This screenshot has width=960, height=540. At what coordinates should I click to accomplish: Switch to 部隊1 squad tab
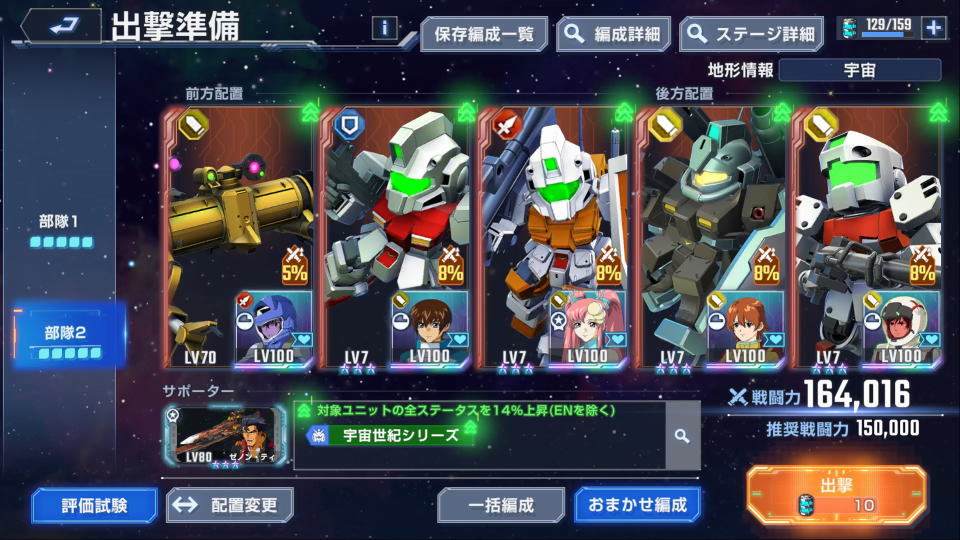[61, 230]
